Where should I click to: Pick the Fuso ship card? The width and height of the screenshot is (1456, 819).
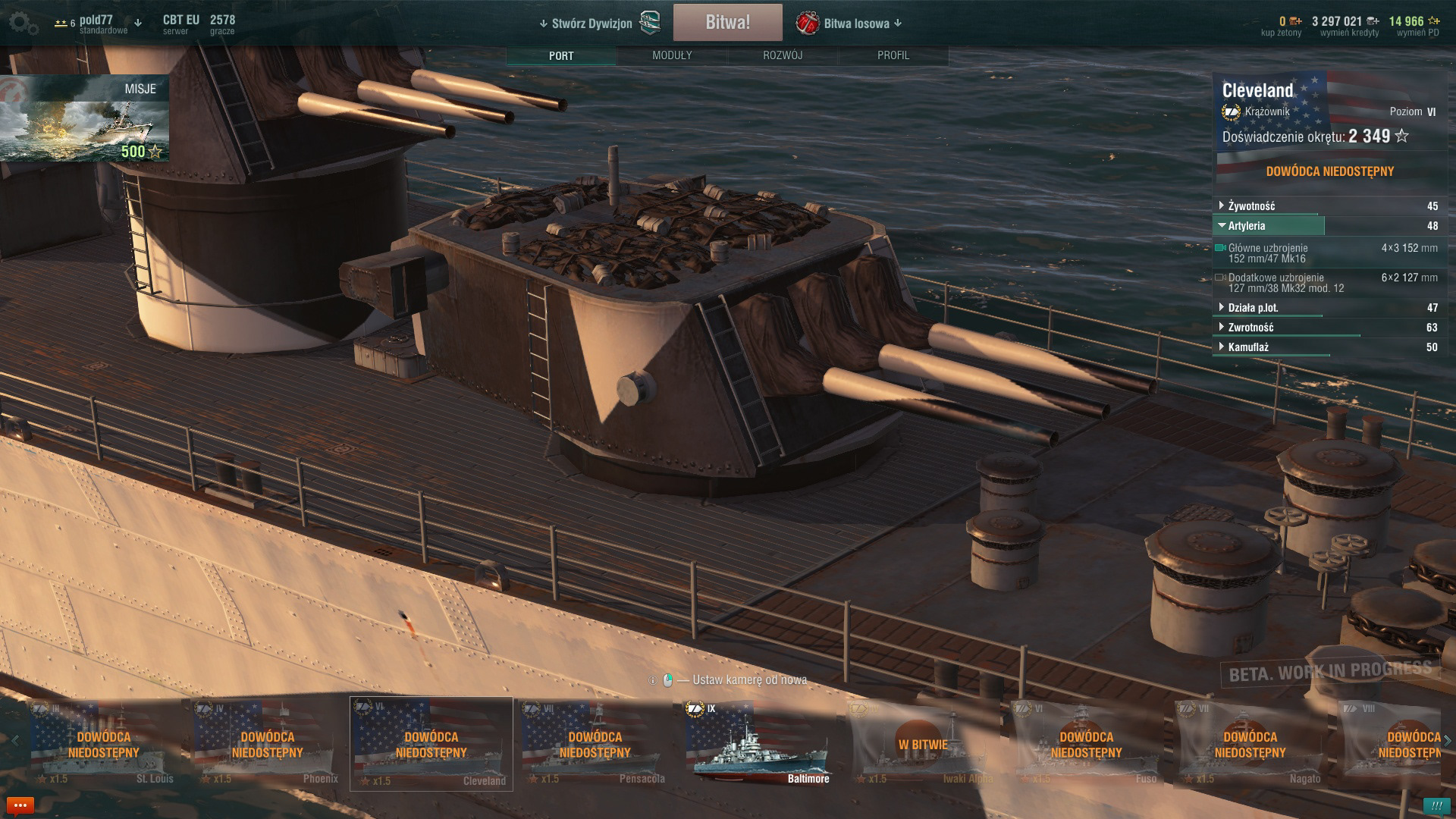[x=1086, y=743]
